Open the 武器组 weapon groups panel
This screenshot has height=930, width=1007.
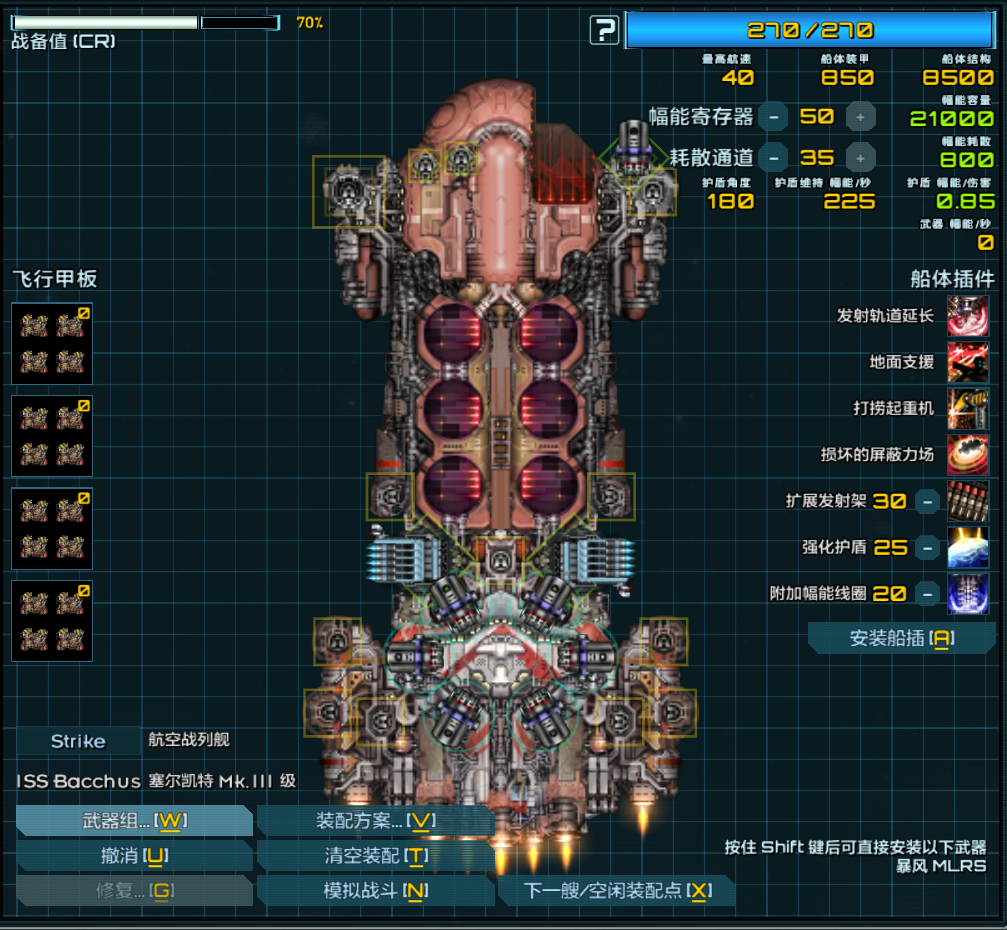coord(134,821)
